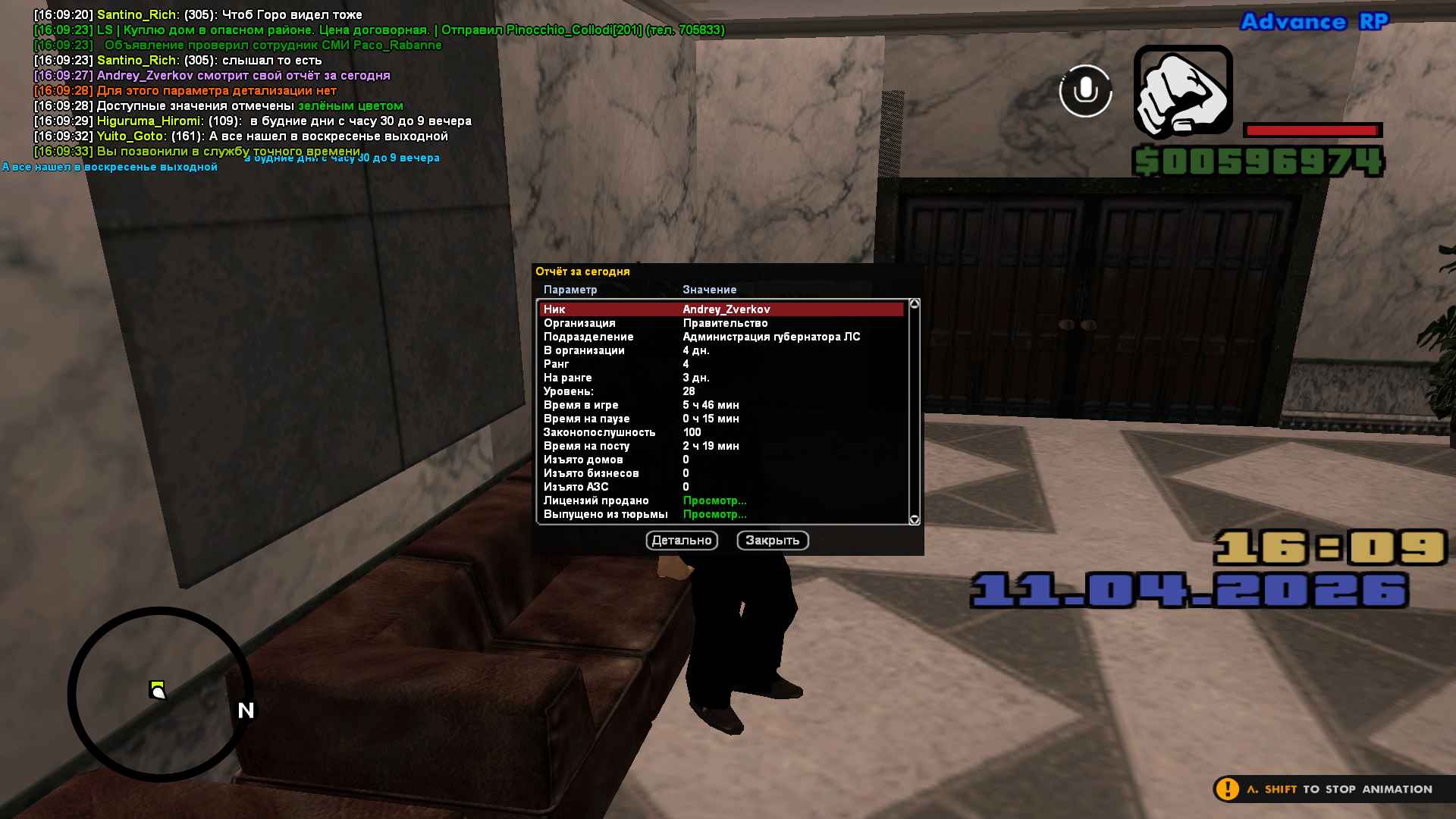Open details with the Детально button
Screen dimensions: 1456x819
point(682,540)
